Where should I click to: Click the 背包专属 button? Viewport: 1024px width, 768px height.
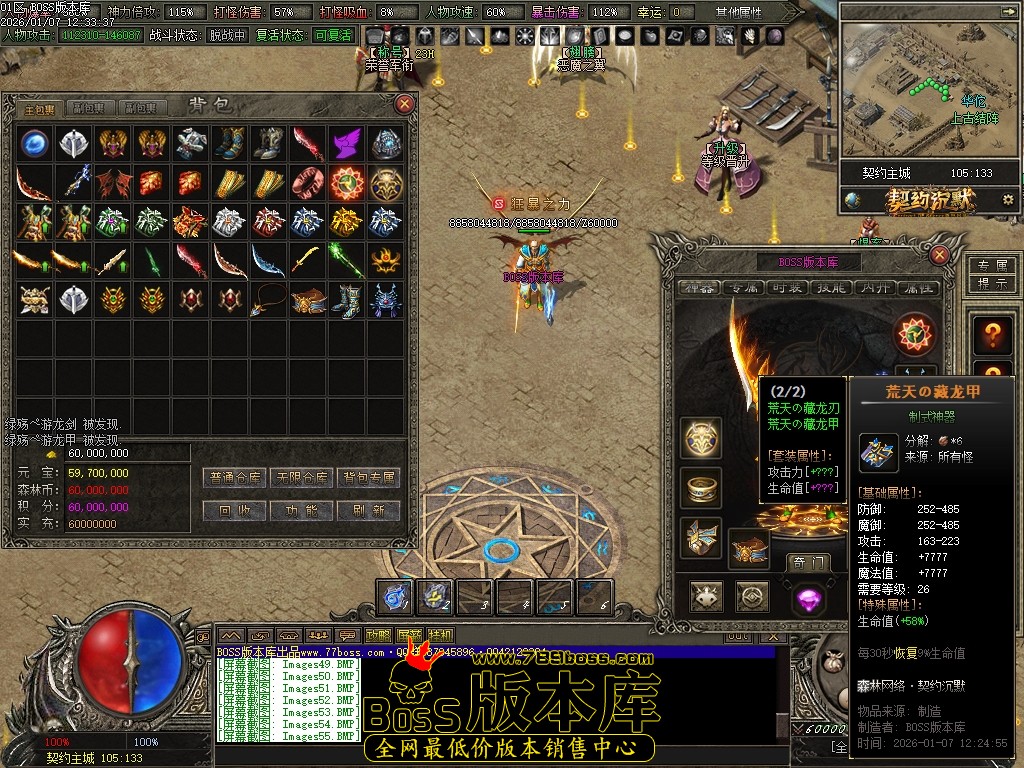[x=368, y=478]
